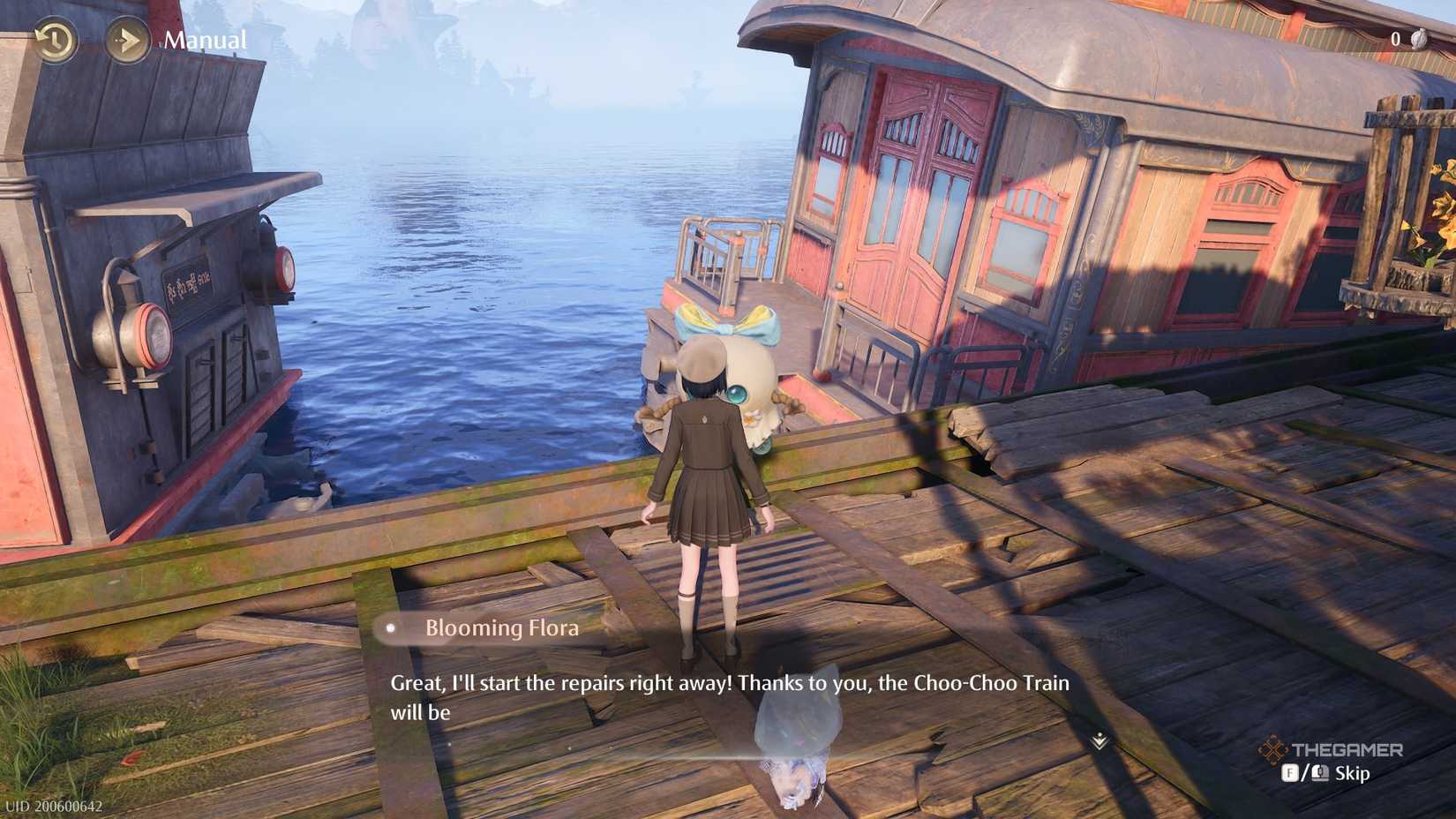Click the TheGamer diamond watermark logo
The width and height of the screenshot is (1456, 819).
pyautogui.click(x=1273, y=748)
